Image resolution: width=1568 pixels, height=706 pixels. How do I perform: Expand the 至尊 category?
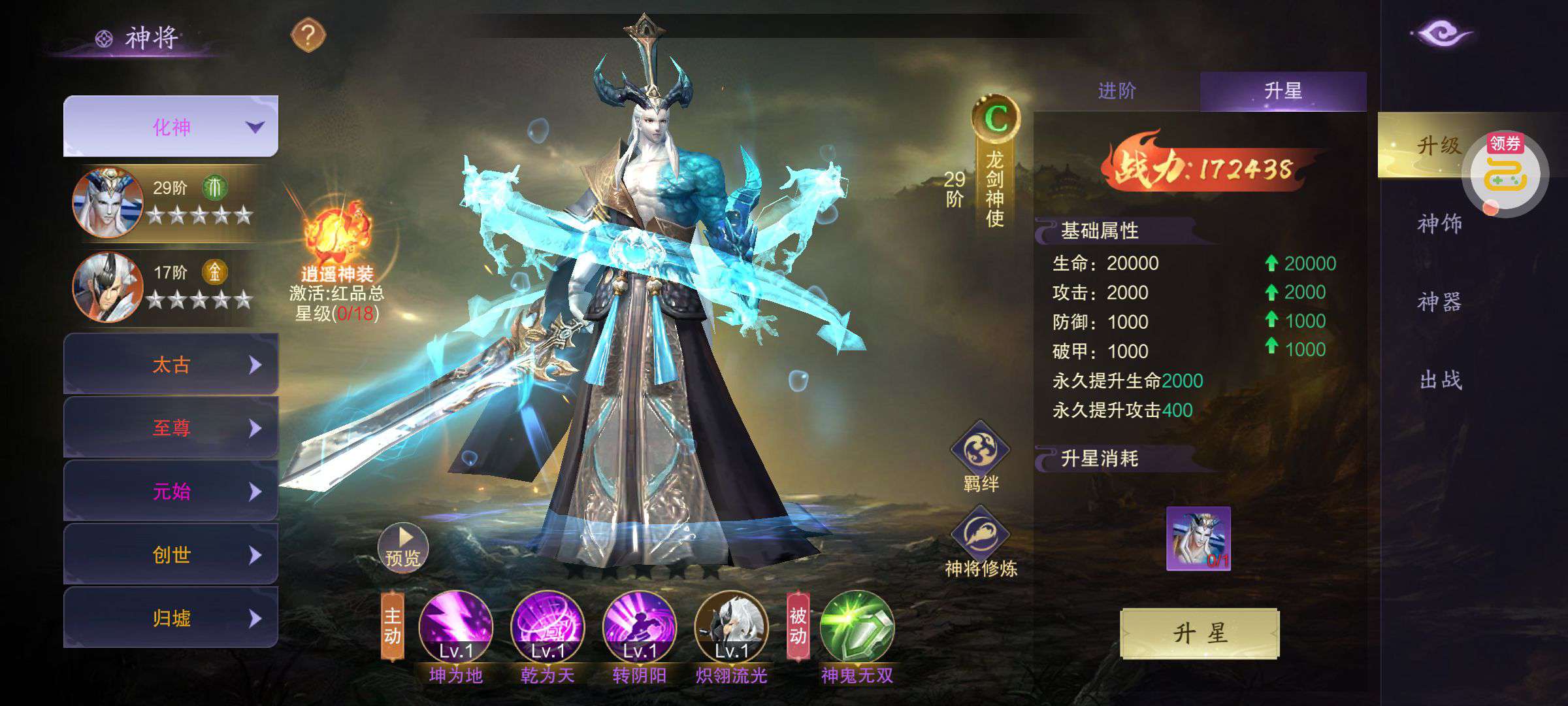click(x=171, y=428)
